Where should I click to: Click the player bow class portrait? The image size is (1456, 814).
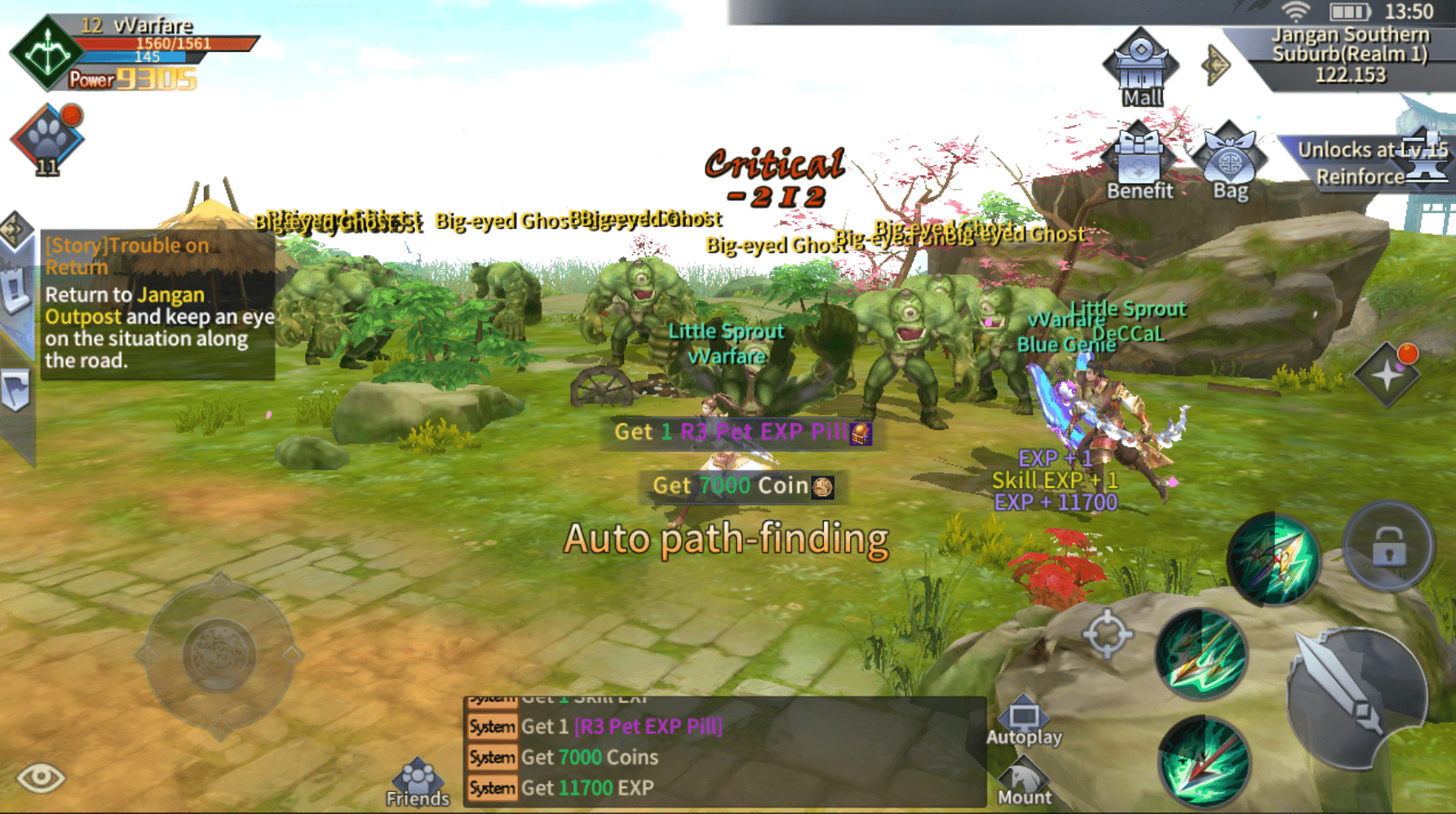click(46, 52)
